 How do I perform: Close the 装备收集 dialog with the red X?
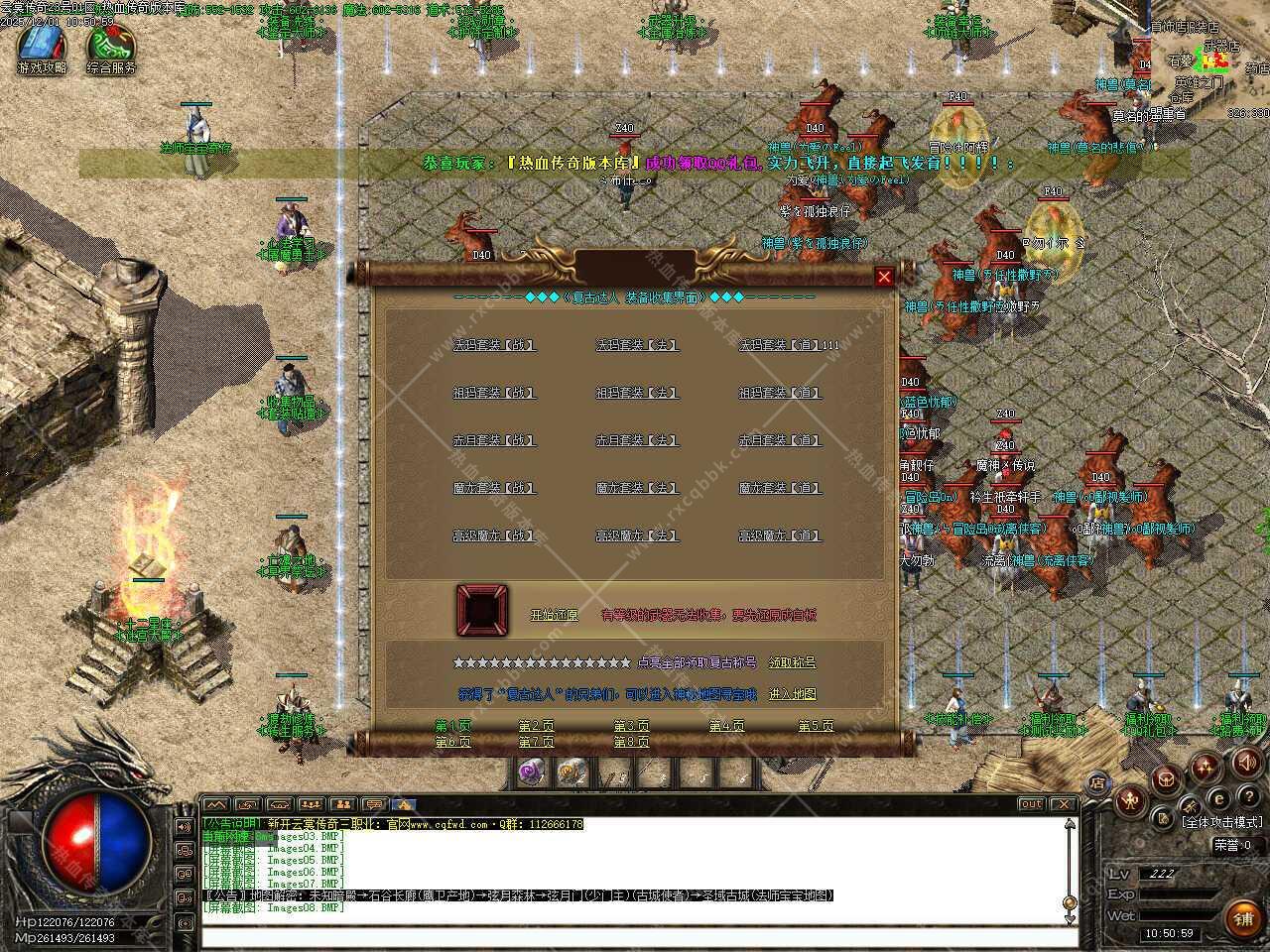pos(884,277)
